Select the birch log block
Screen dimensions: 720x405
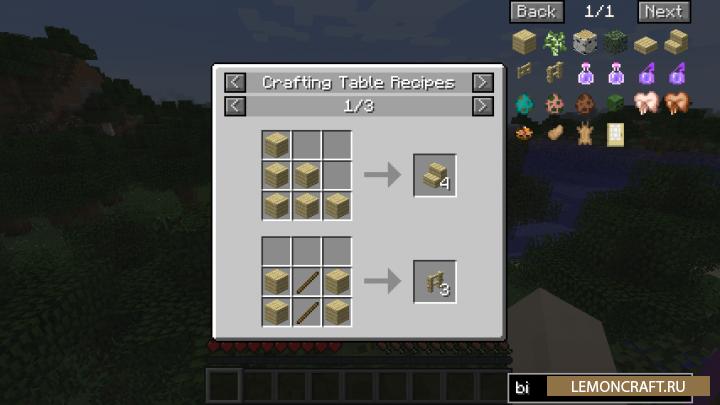pyautogui.click(x=585, y=42)
